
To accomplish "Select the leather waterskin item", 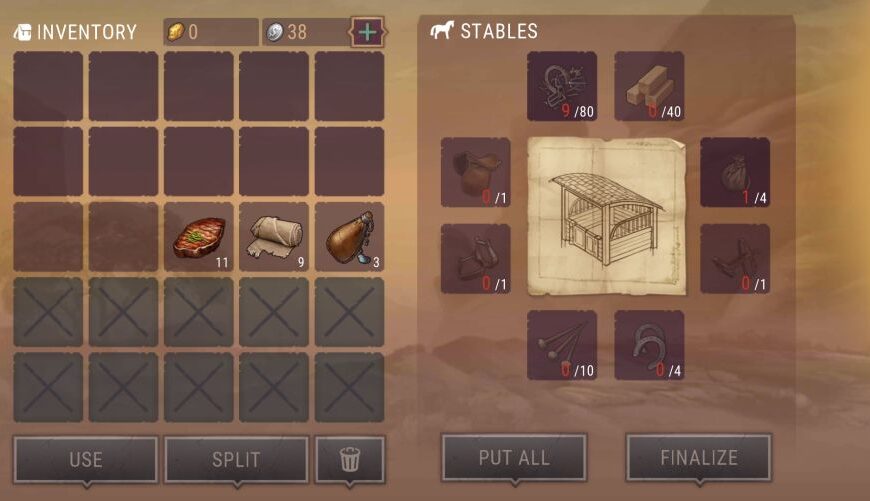I will [x=349, y=237].
